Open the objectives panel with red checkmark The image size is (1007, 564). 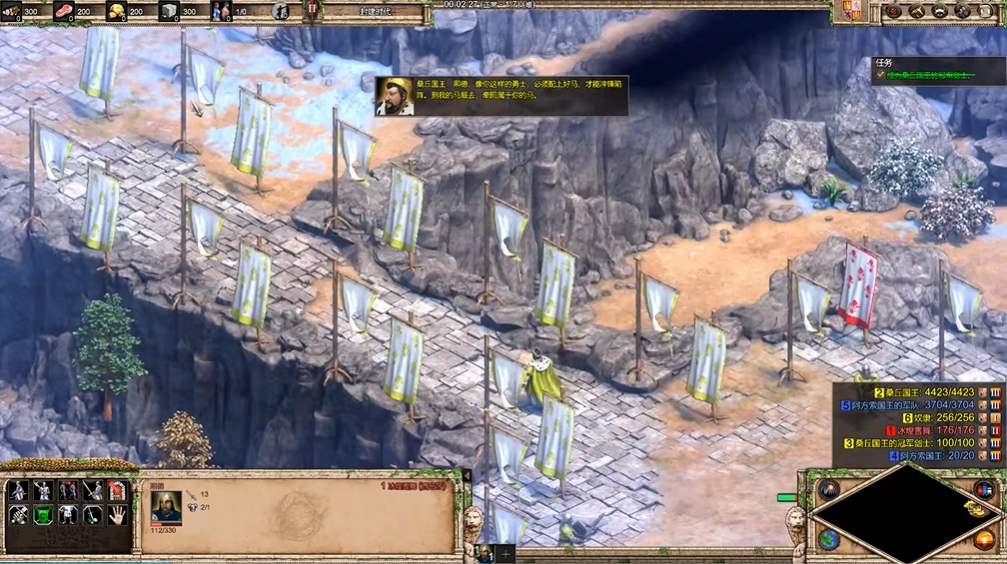[x=893, y=11]
